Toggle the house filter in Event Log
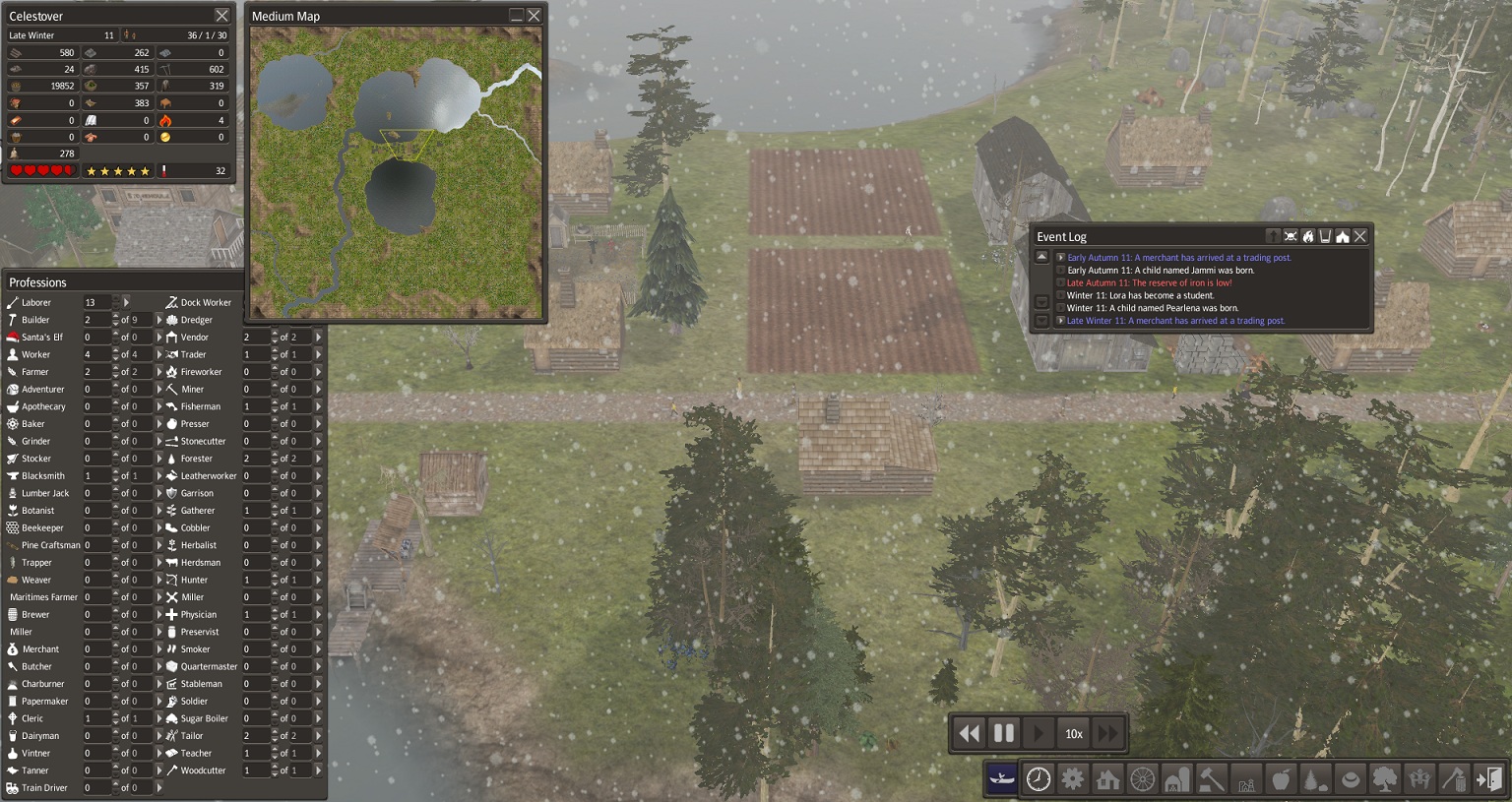This screenshot has width=1512, height=802. (x=1342, y=236)
